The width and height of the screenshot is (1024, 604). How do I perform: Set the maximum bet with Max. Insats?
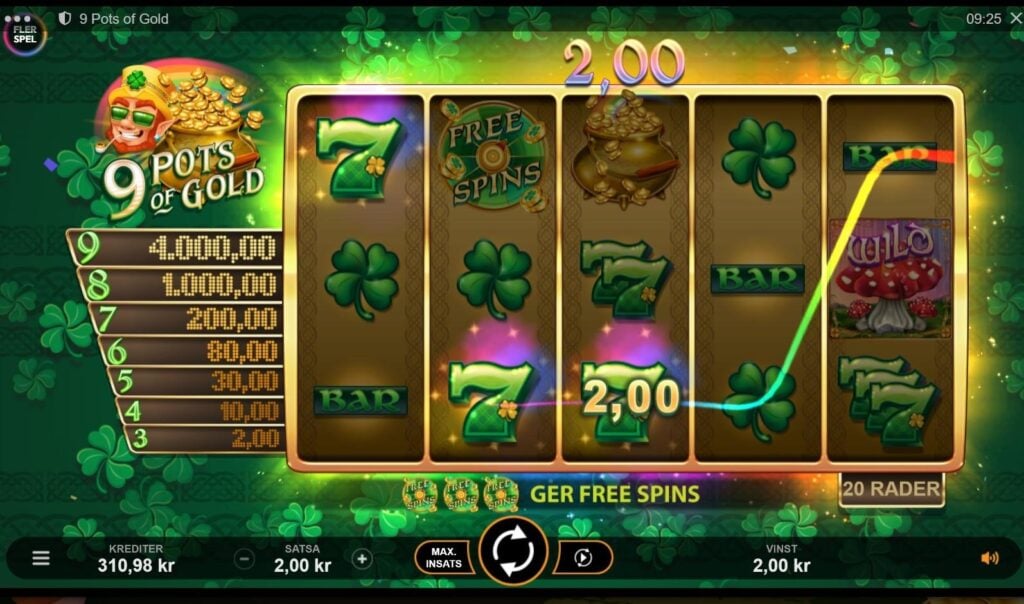point(444,557)
